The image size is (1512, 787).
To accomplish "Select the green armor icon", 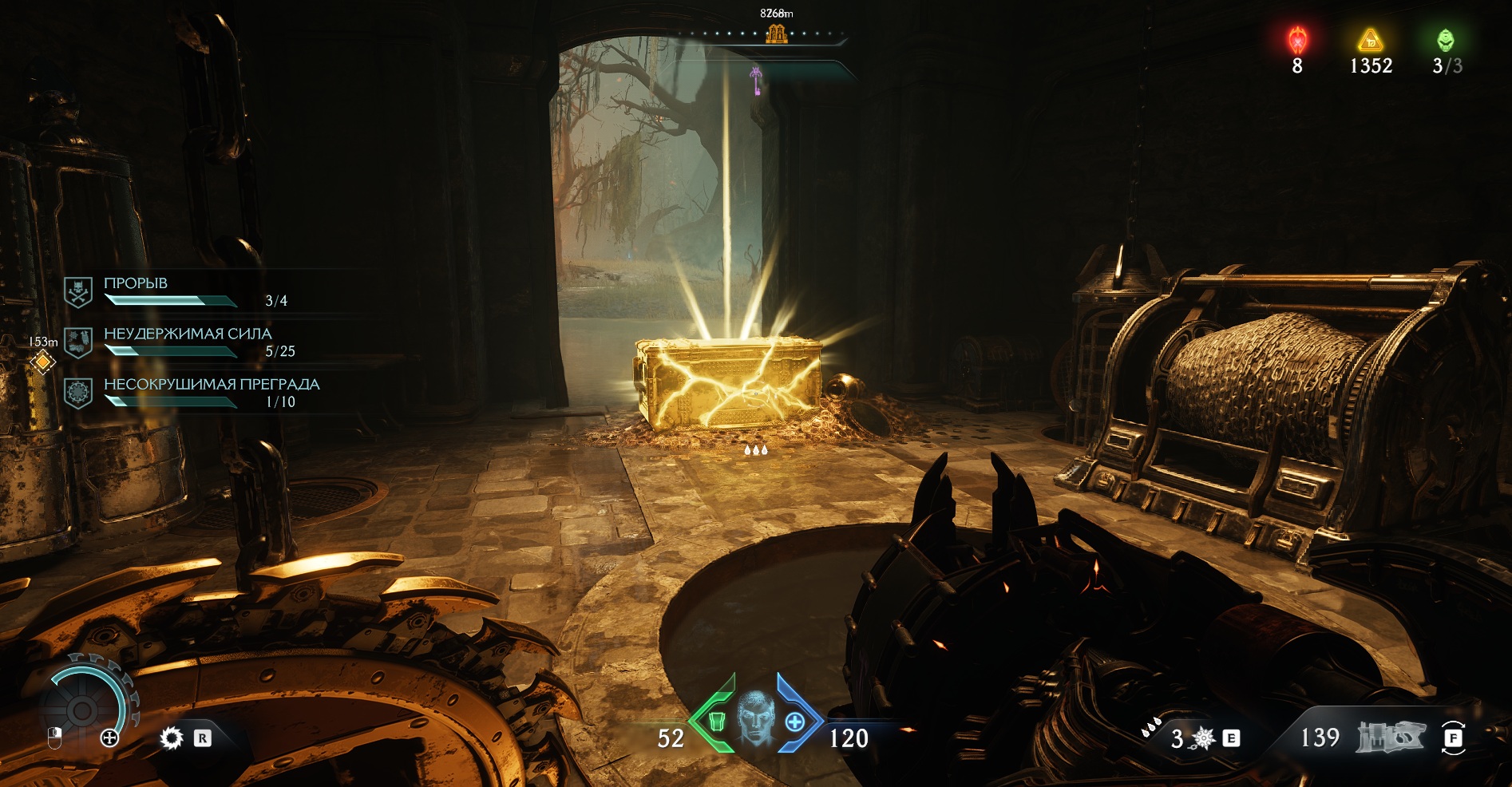I will (716, 722).
